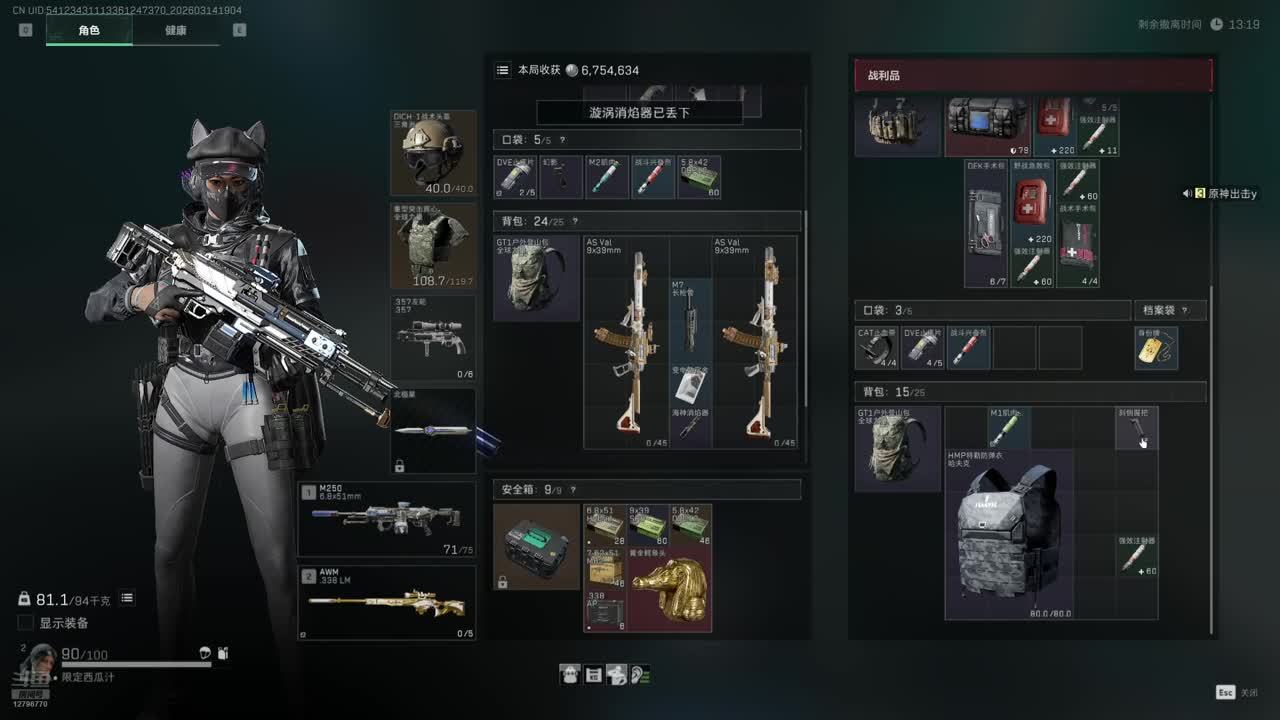Open the 档案袋 dossier bag button
1280x720 pixels.
click(1168, 310)
